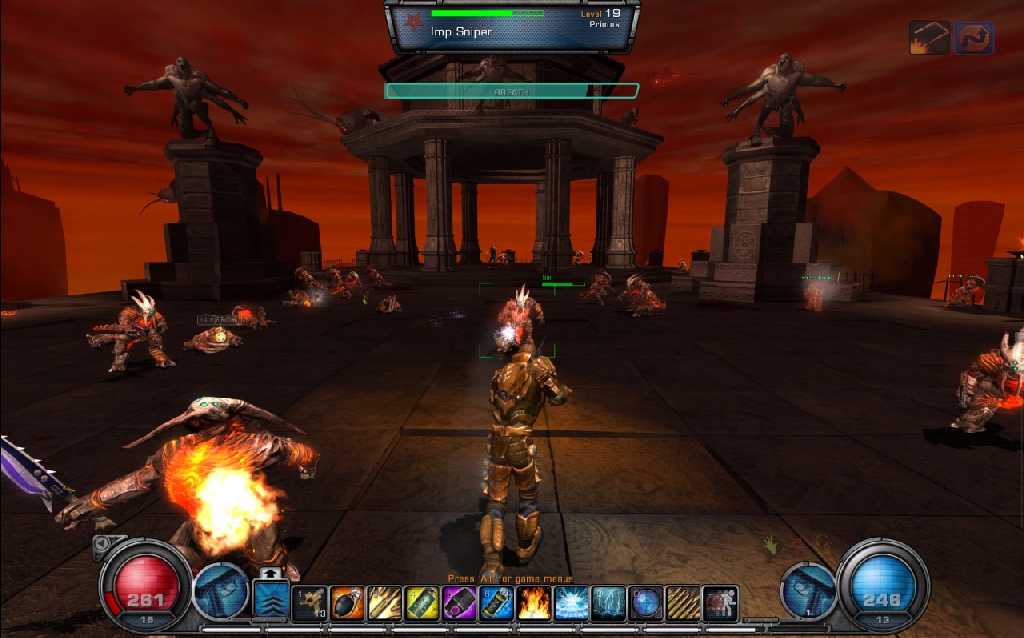Select the right-hand skill orb by the power globe
Screen dimensions: 1024x638
pos(808,591)
